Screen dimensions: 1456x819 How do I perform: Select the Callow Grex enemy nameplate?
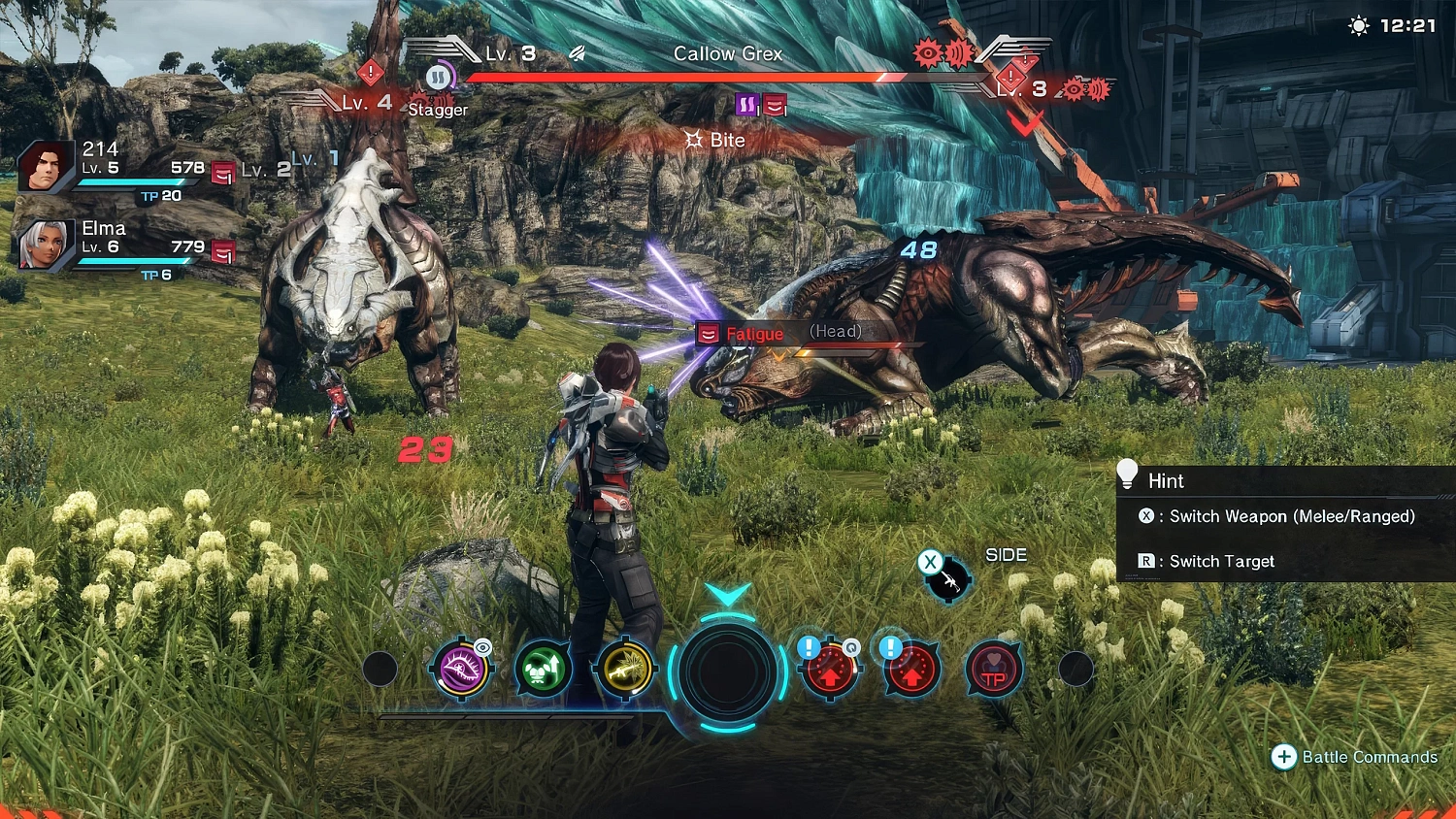click(728, 54)
